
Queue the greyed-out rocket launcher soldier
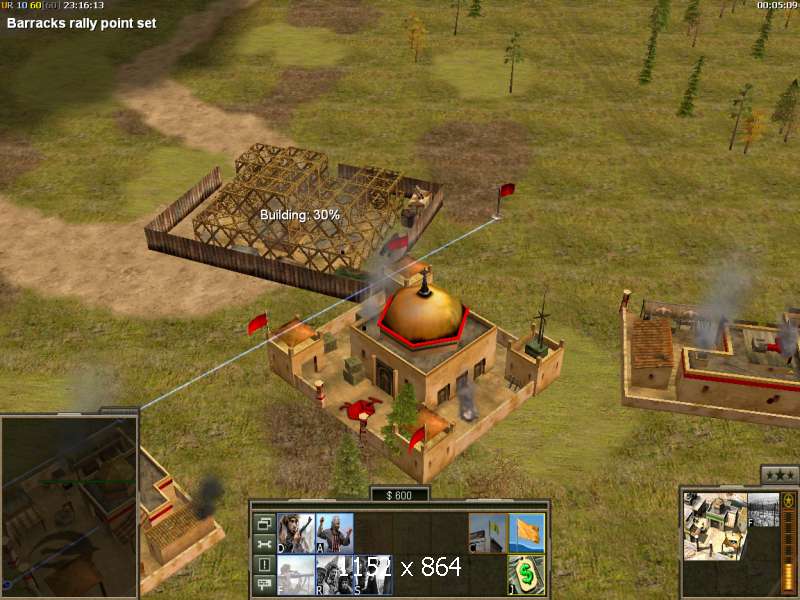coord(296,575)
